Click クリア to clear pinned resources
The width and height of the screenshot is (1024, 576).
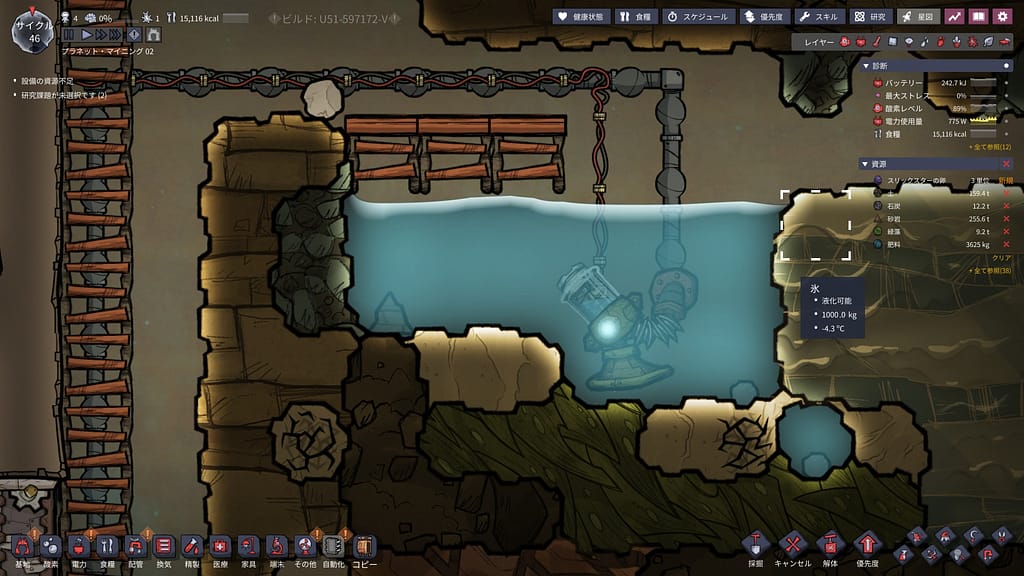1001,258
